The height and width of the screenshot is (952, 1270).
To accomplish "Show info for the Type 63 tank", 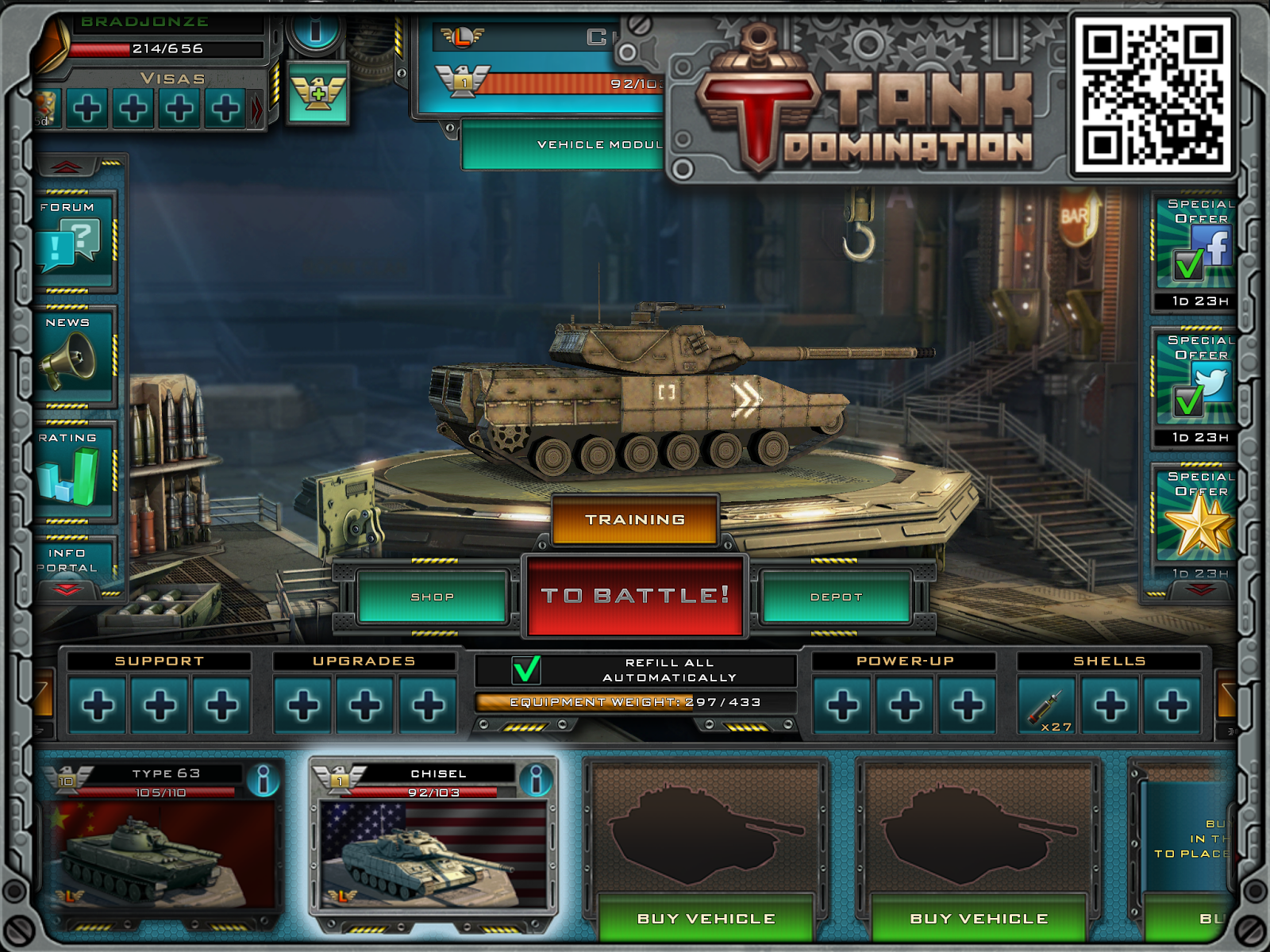I will tap(263, 780).
